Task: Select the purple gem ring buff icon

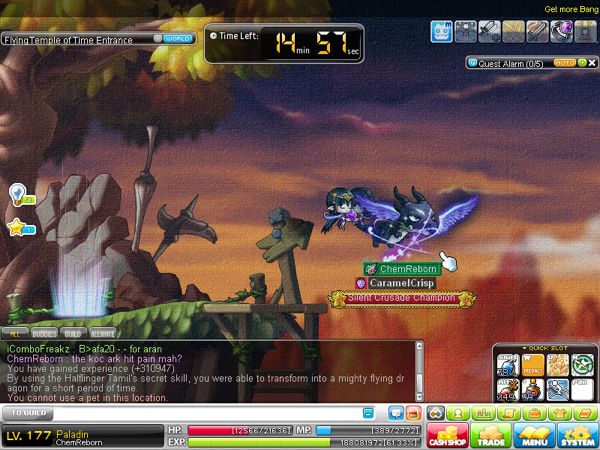Action: pyautogui.click(x=562, y=31)
